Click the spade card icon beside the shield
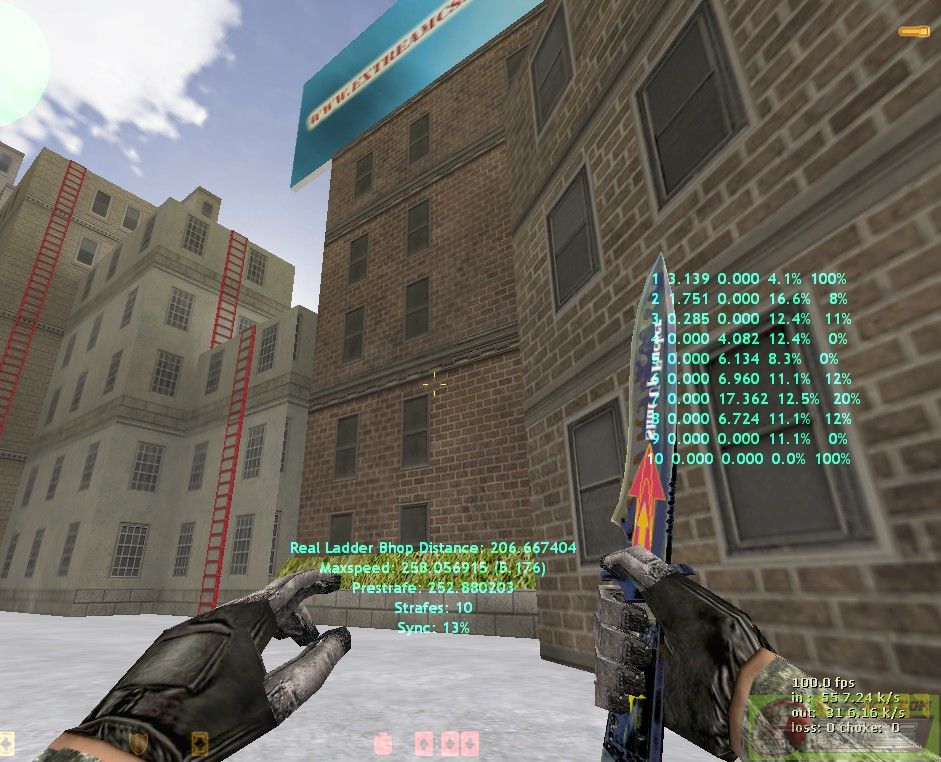 pos(198,743)
